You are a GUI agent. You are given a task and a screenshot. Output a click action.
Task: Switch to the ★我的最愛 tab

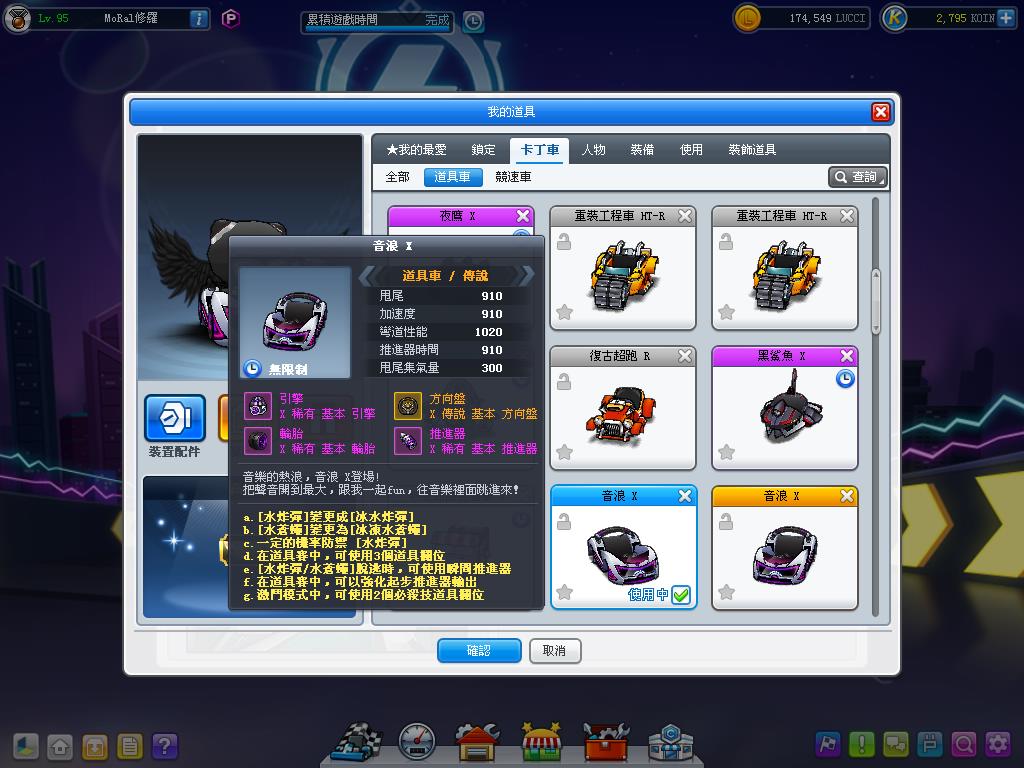[x=416, y=150]
